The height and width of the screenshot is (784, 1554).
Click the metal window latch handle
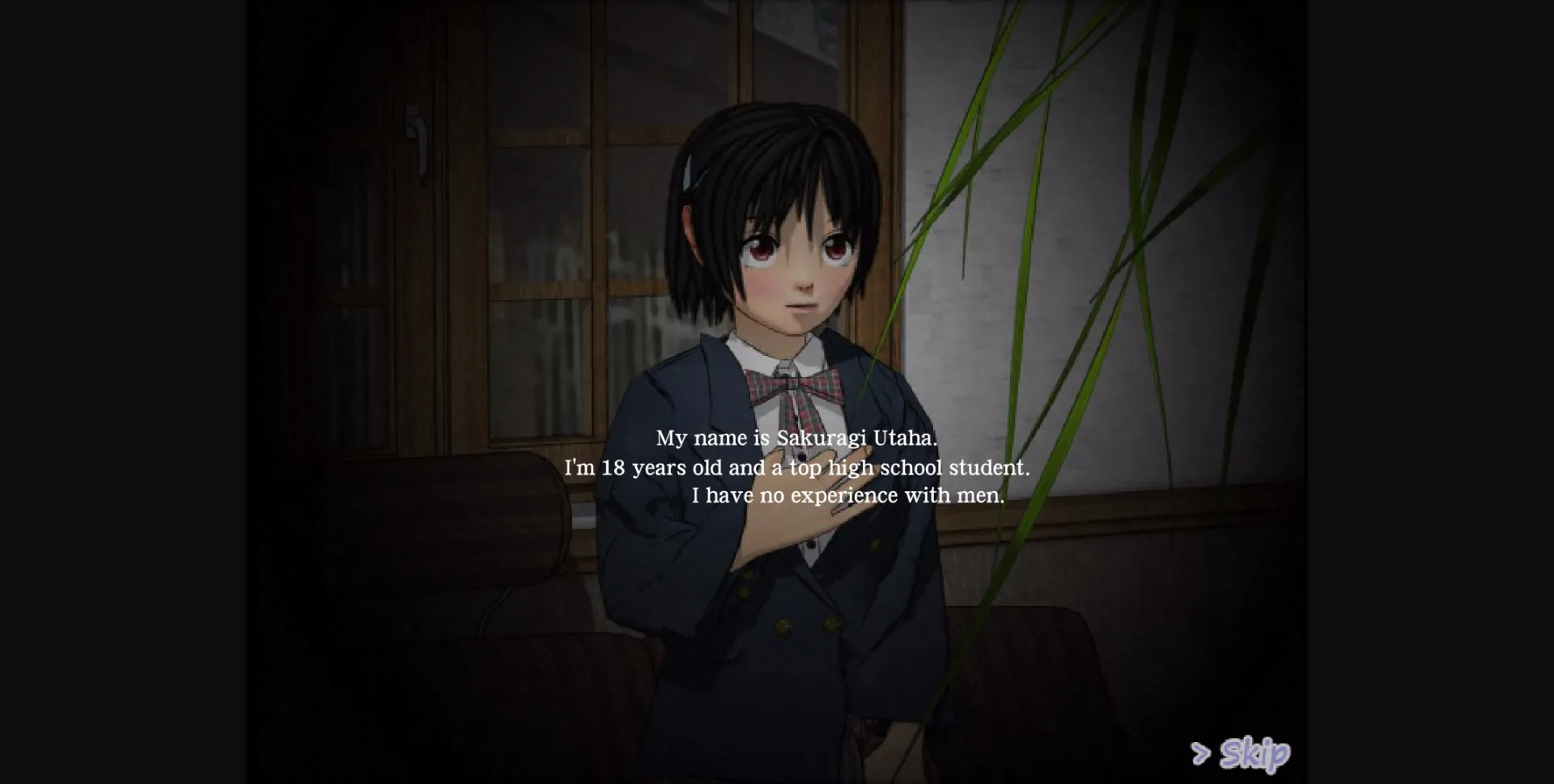(x=418, y=133)
